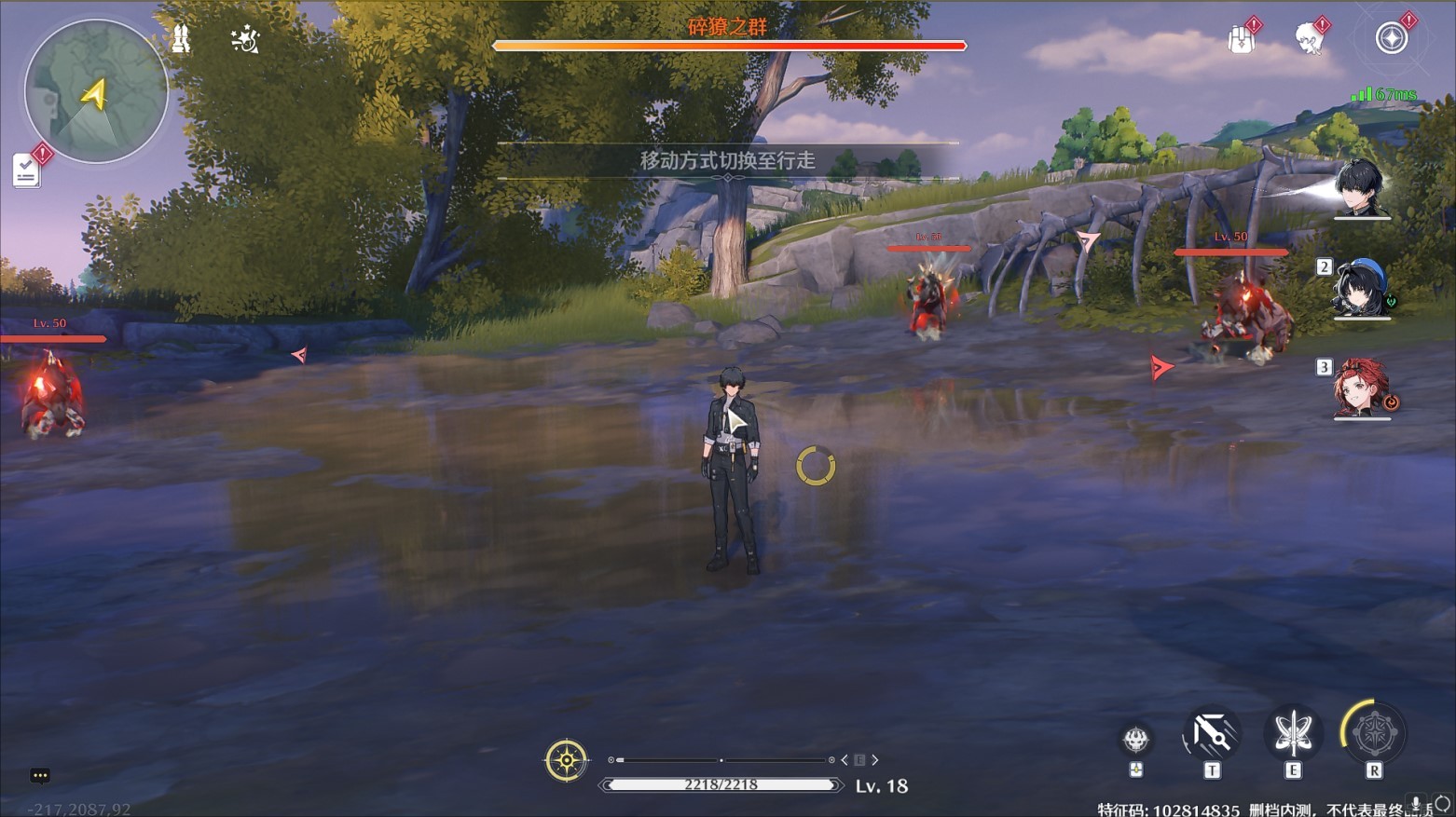1456x817 pixels.
Task: Click the chess pieces icon
Action: (x=181, y=39)
